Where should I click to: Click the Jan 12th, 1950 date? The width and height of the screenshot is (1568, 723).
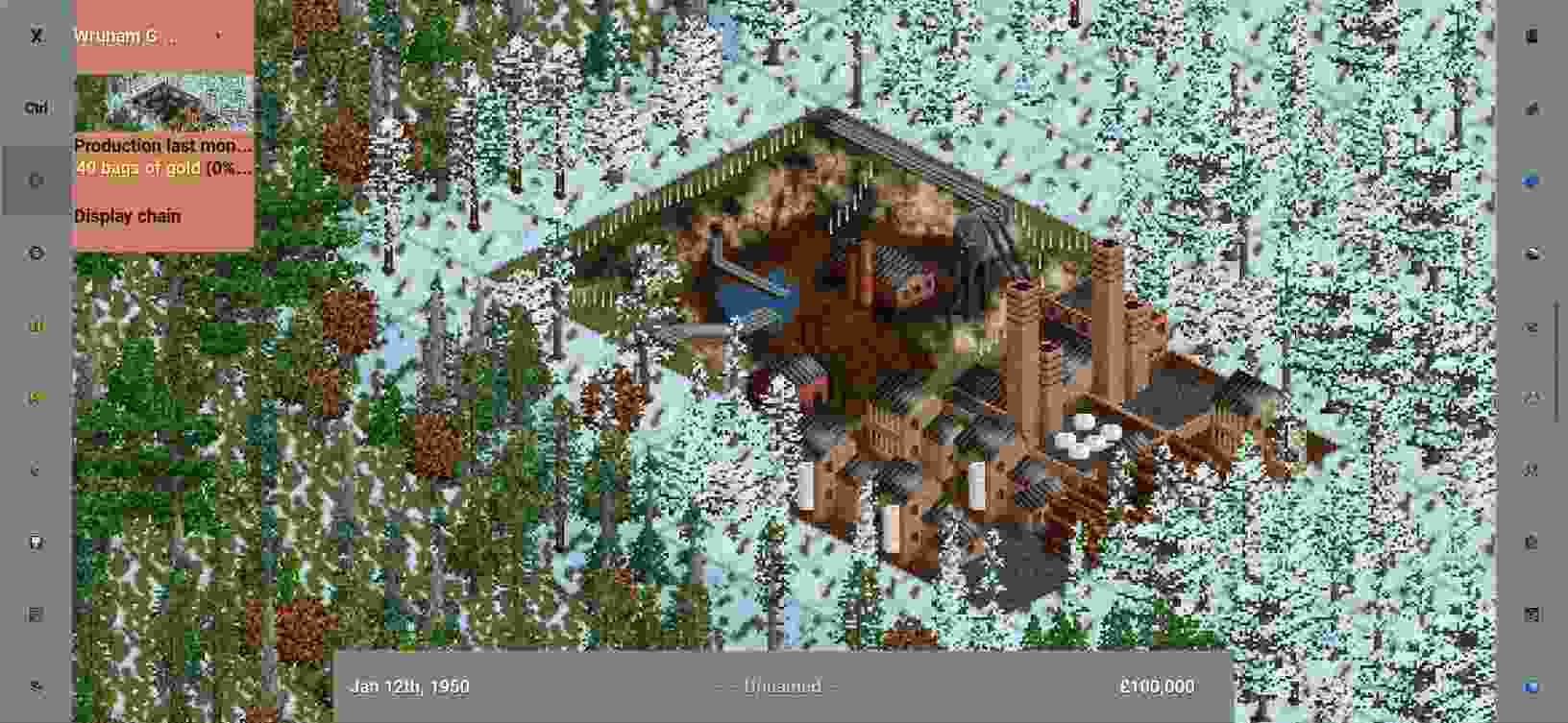(410, 687)
